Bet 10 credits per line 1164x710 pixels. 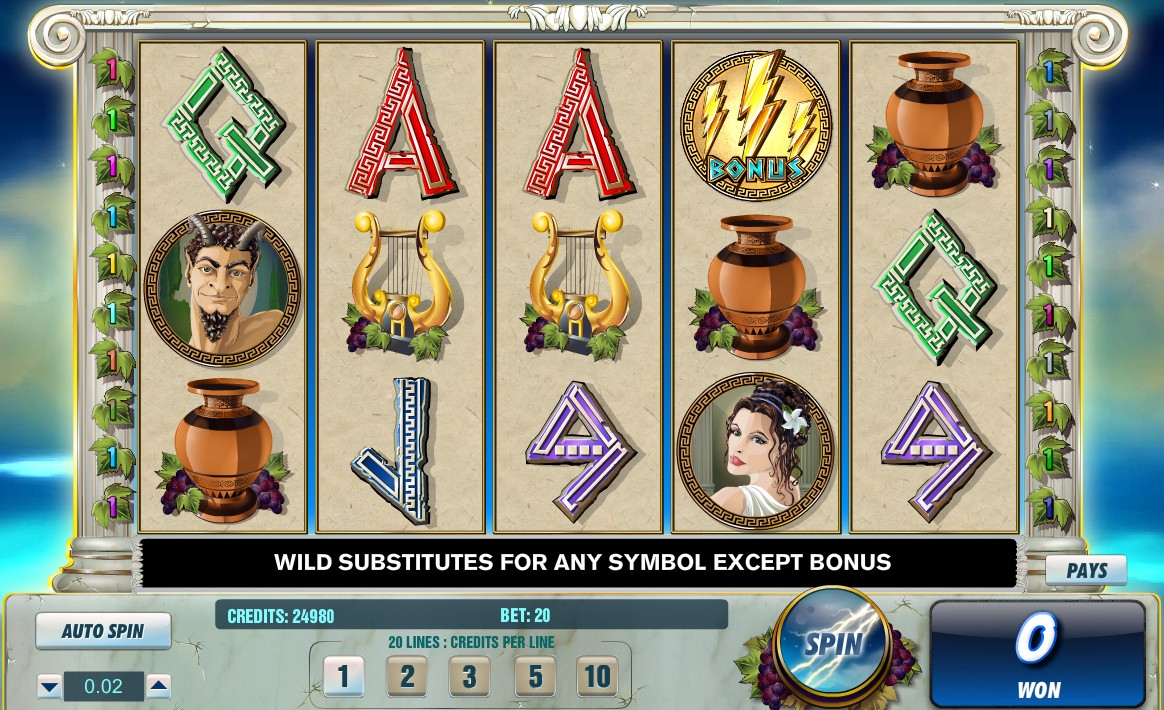pyautogui.click(x=597, y=677)
